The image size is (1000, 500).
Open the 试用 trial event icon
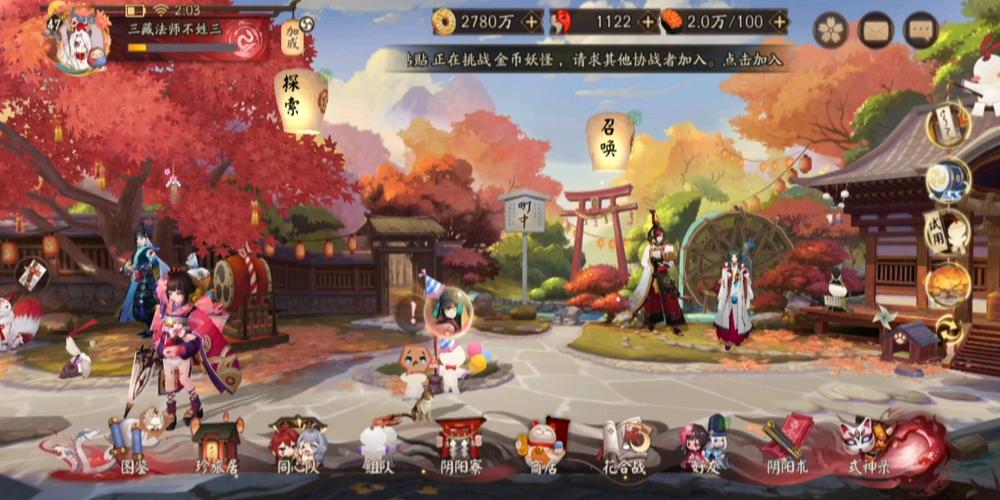tap(946, 232)
